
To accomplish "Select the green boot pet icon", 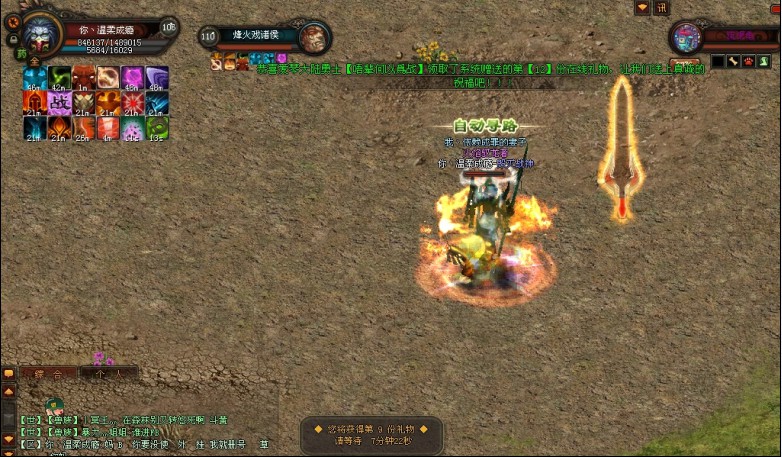I will [761, 62].
